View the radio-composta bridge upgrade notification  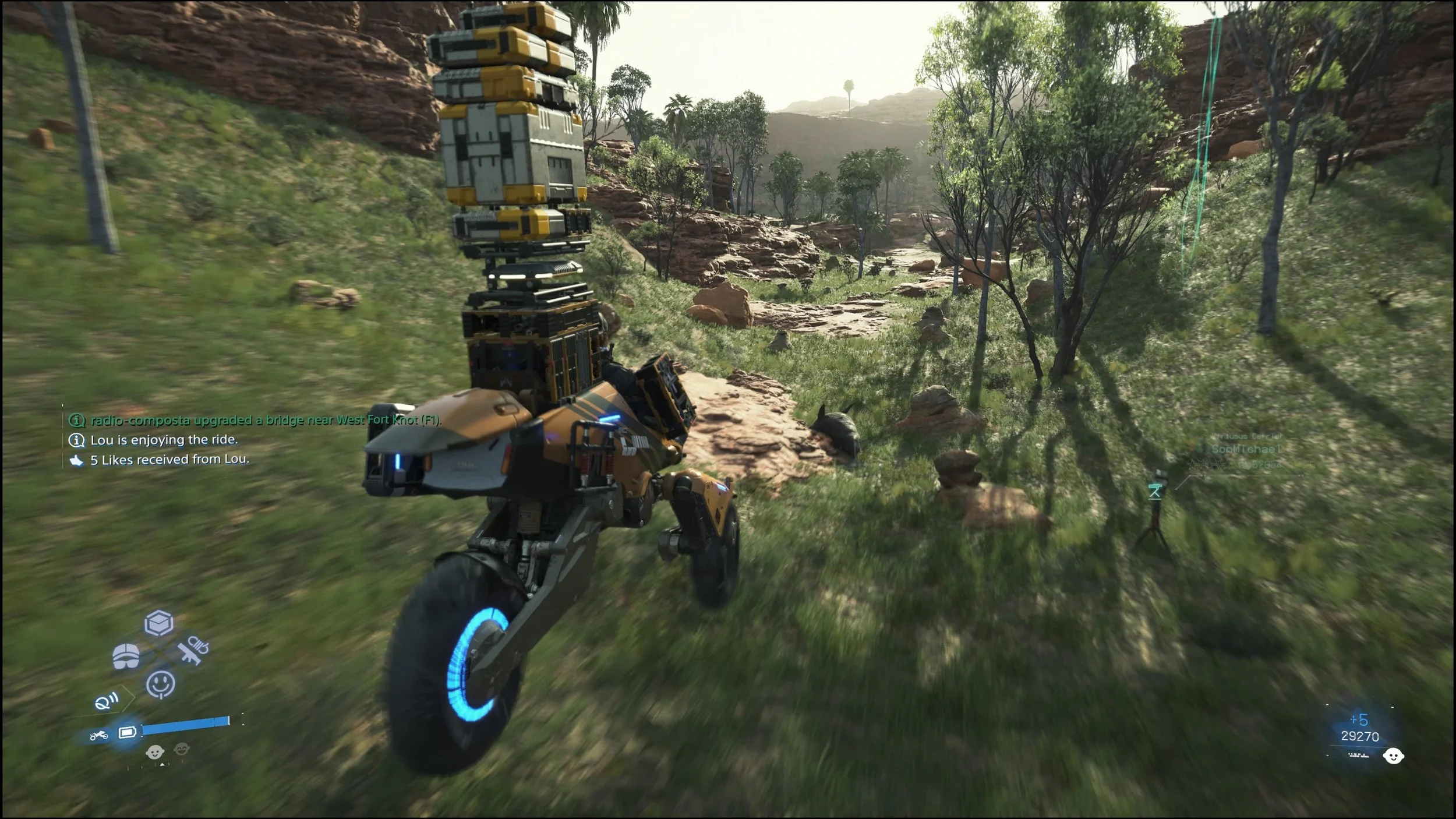[265, 420]
